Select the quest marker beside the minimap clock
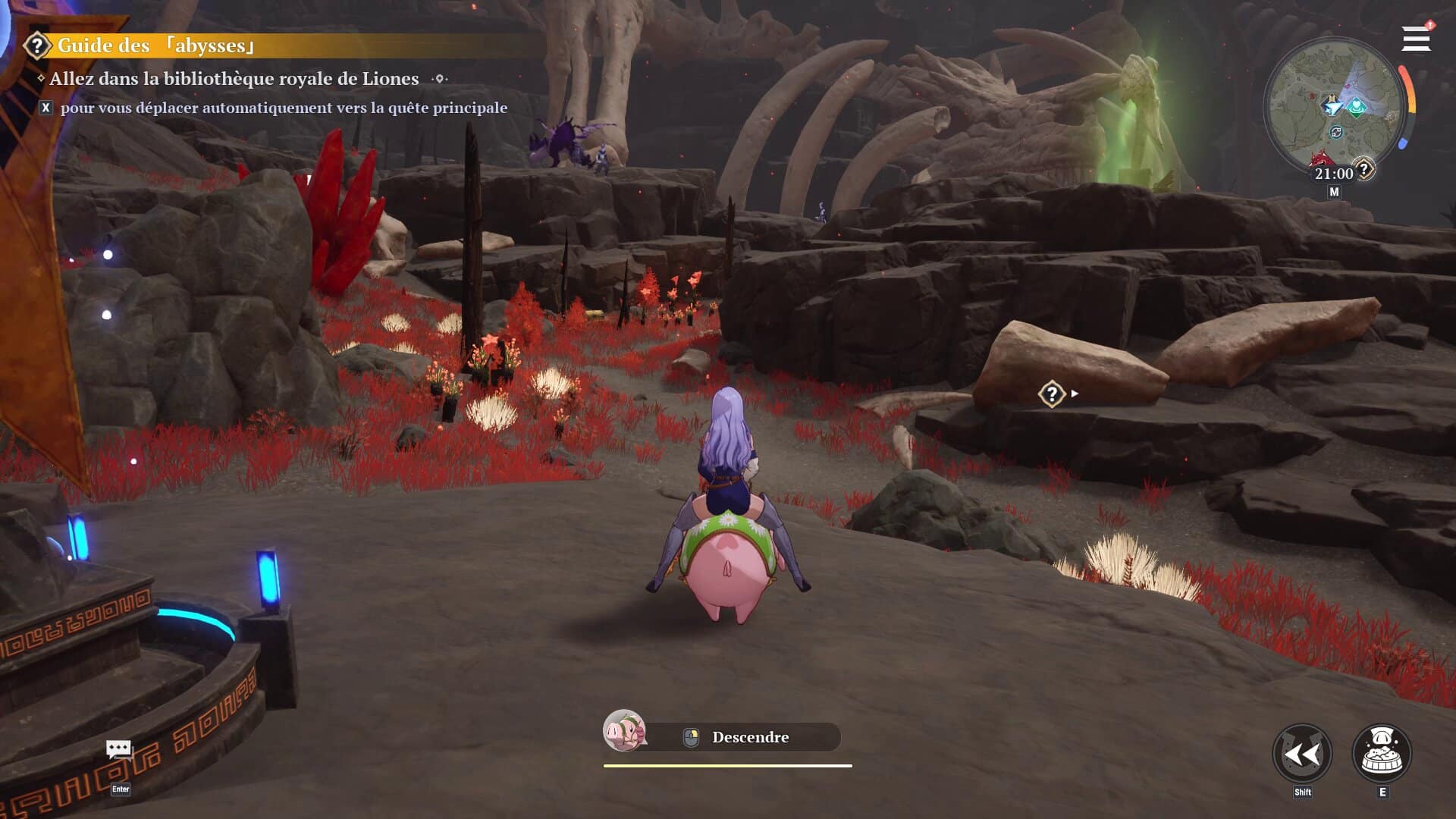This screenshot has height=819, width=1456. point(1364,168)
